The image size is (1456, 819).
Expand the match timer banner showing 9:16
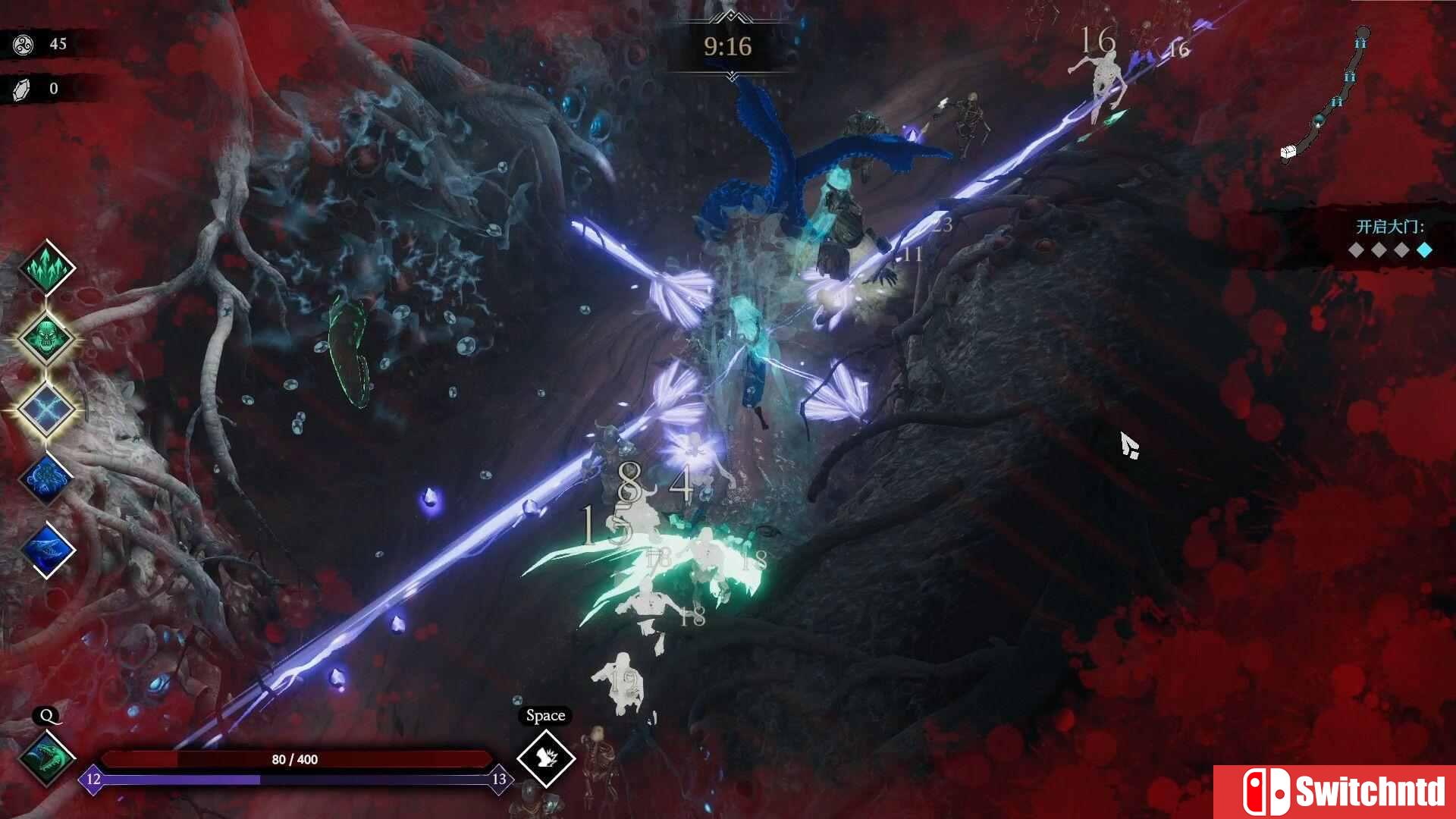pyautogui.click(x=727, y=47)
